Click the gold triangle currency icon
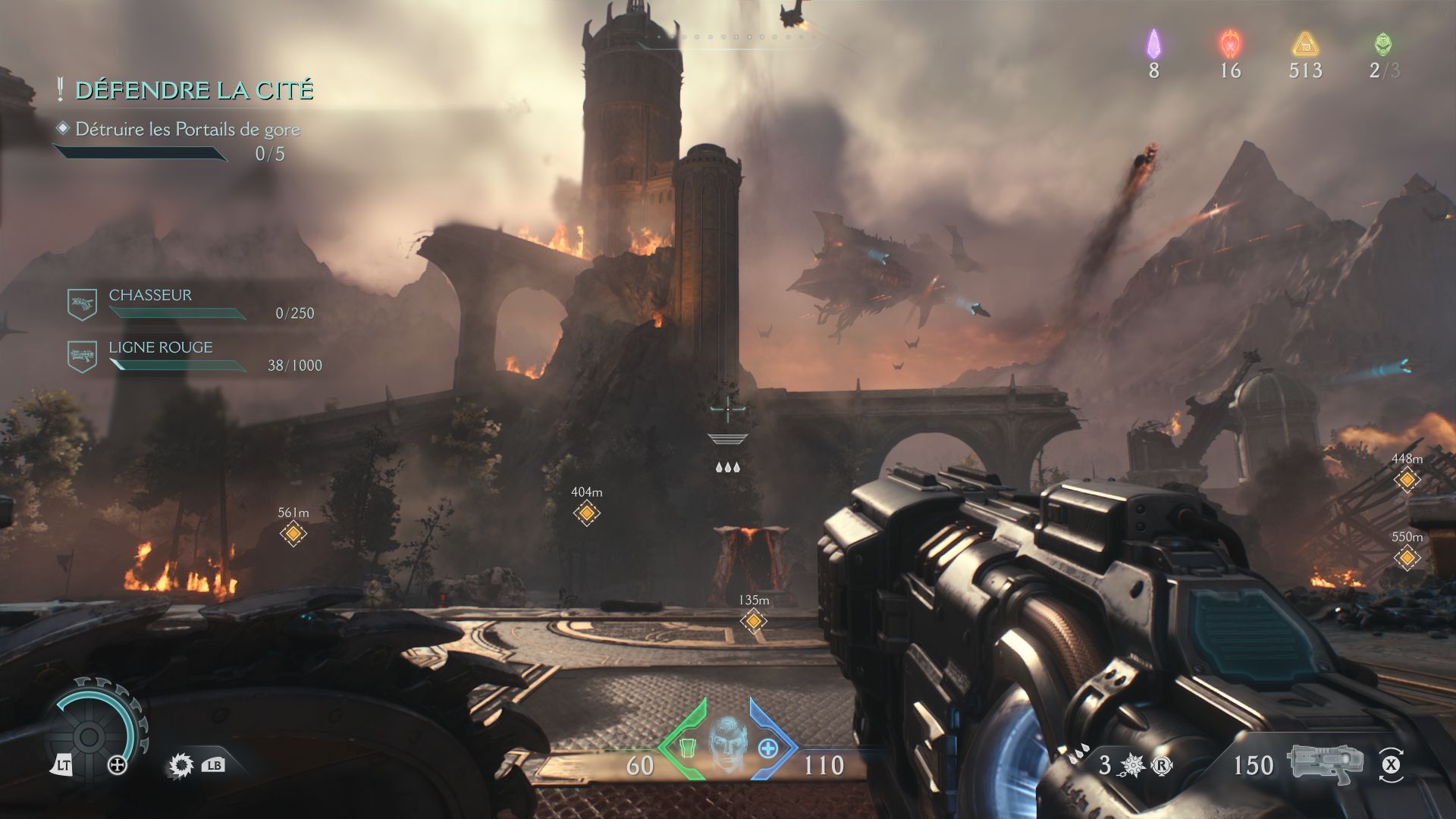Image resolution: width=1456 pixels, height=819 pixels. [x=1305, y=44]
